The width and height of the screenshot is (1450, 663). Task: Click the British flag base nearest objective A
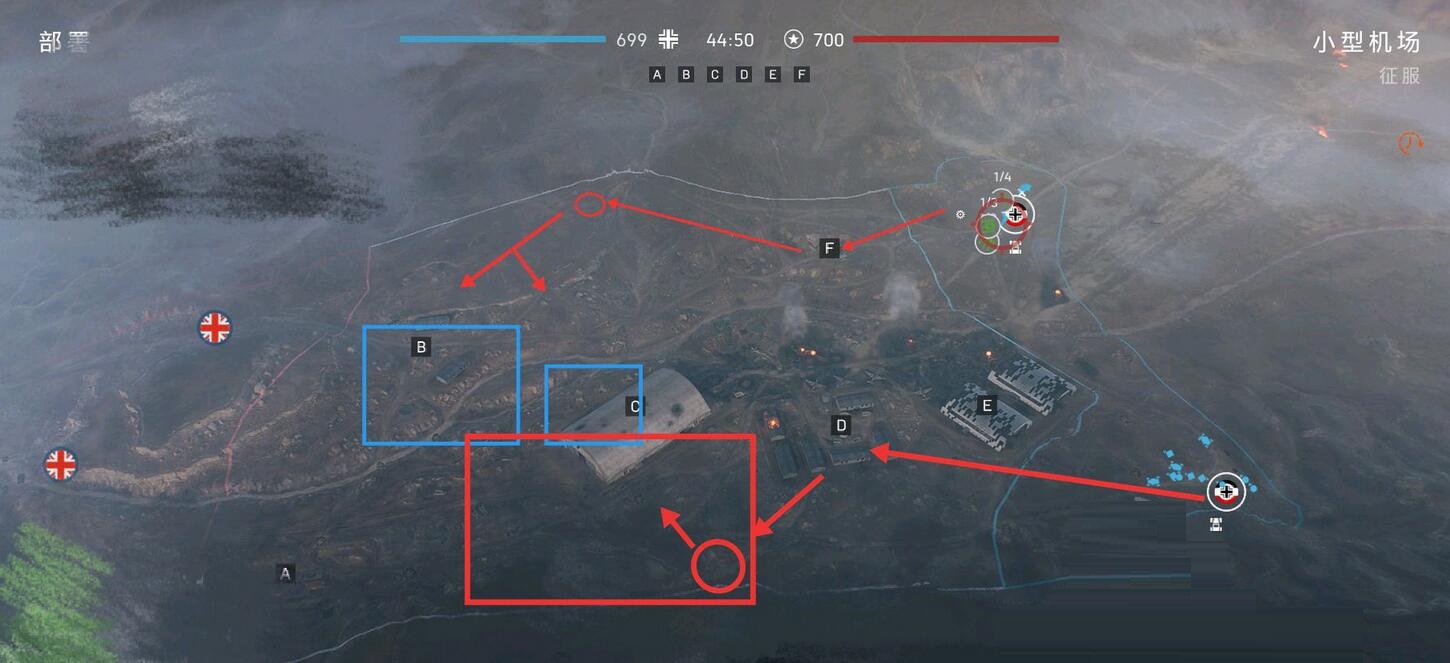tap(61, 464)
